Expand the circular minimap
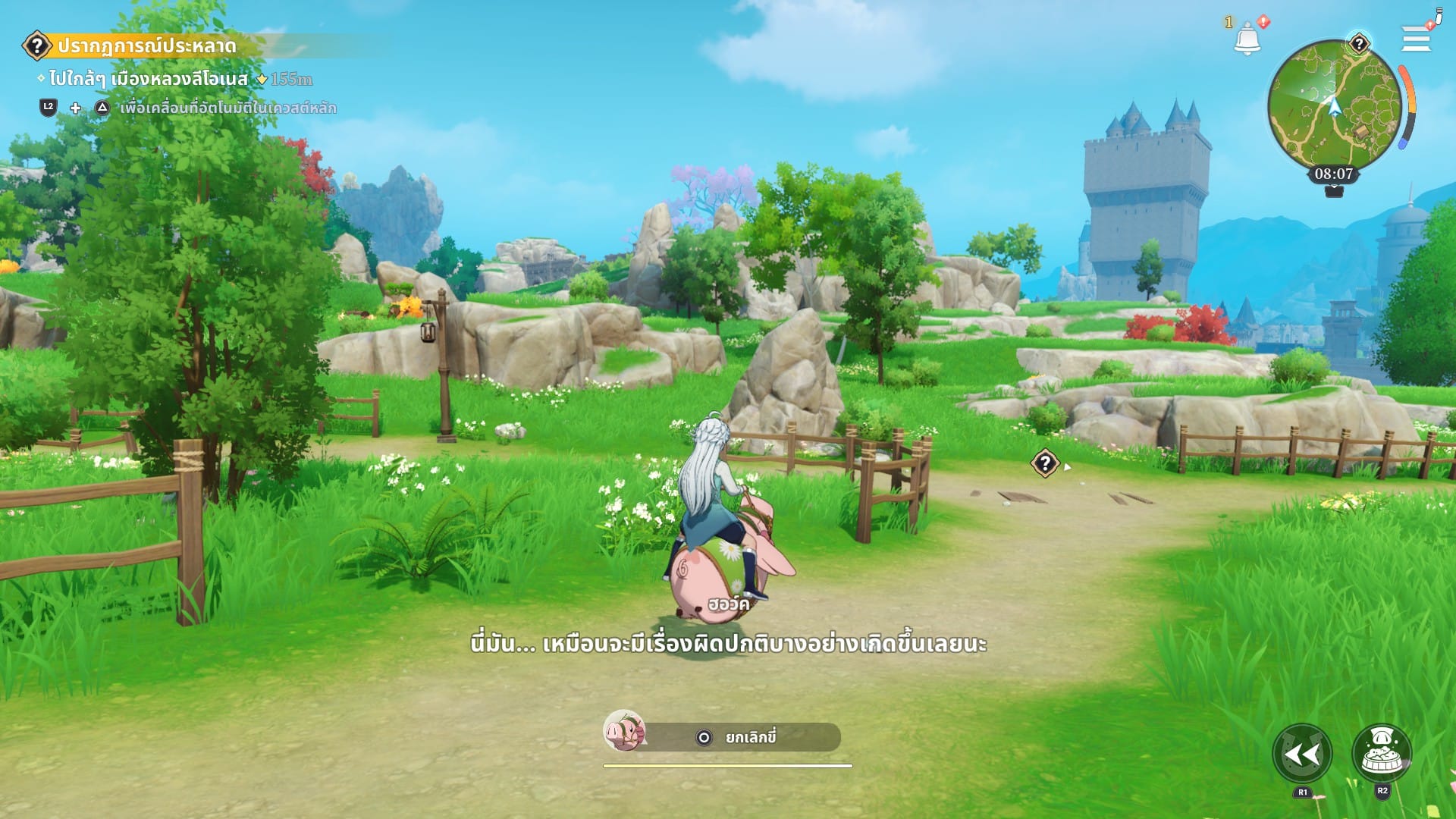 click(1333, 105)
